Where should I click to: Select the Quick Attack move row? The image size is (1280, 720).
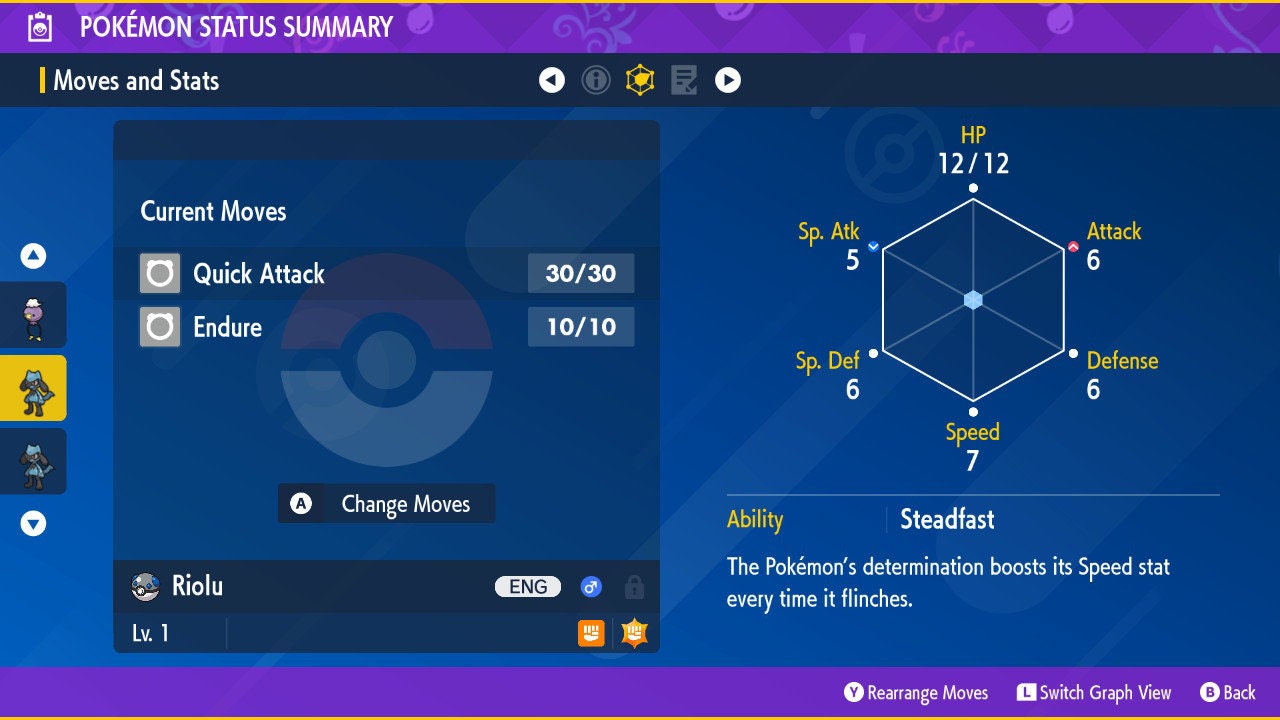pyautogui.click(x=386, y=273)
